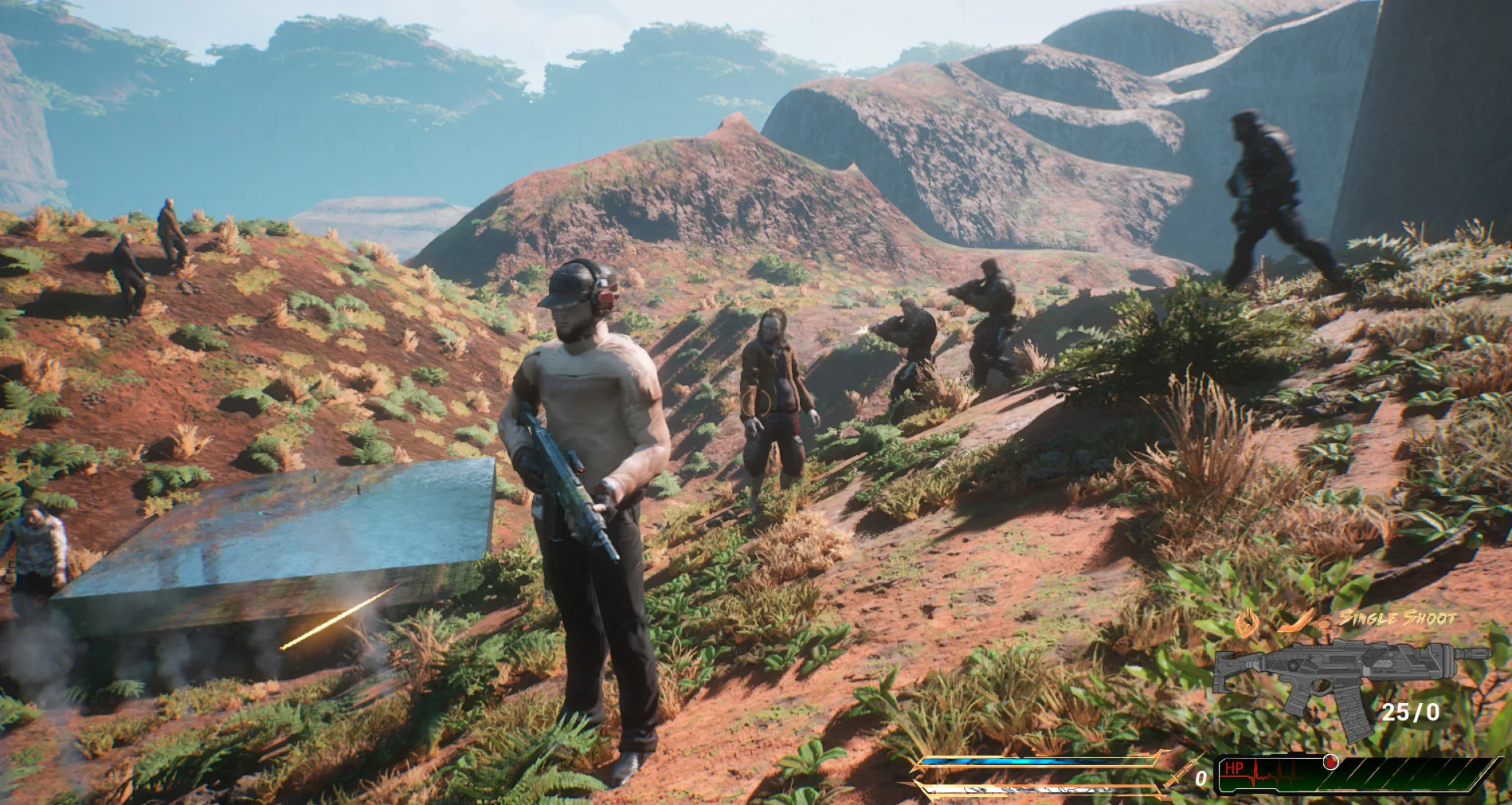
Task: Toggle the Single Shoot fire mode label
Action: (1397, 618)
